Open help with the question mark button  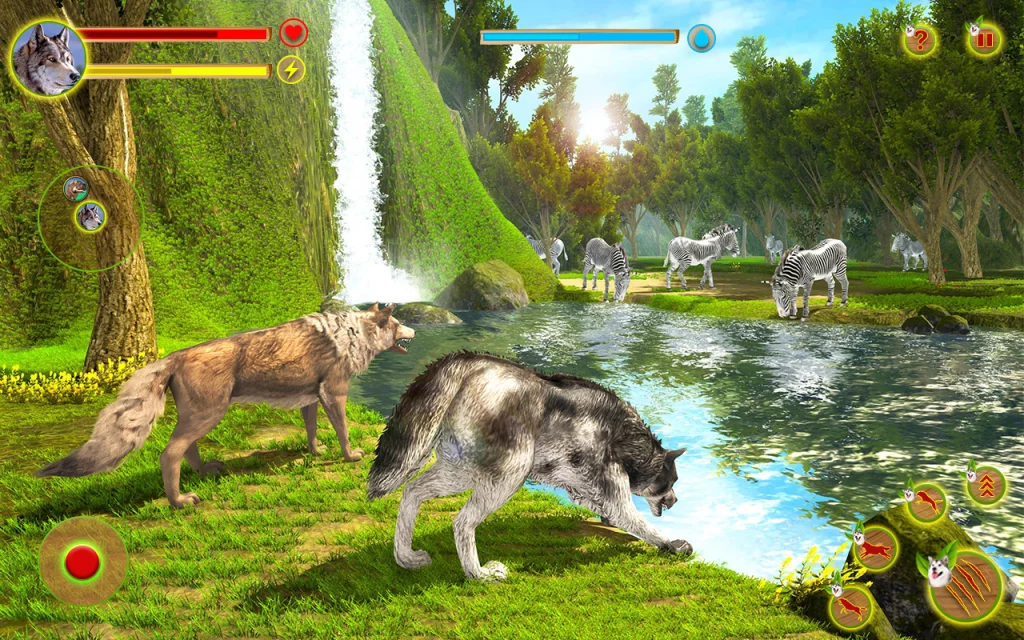[920, 41]
